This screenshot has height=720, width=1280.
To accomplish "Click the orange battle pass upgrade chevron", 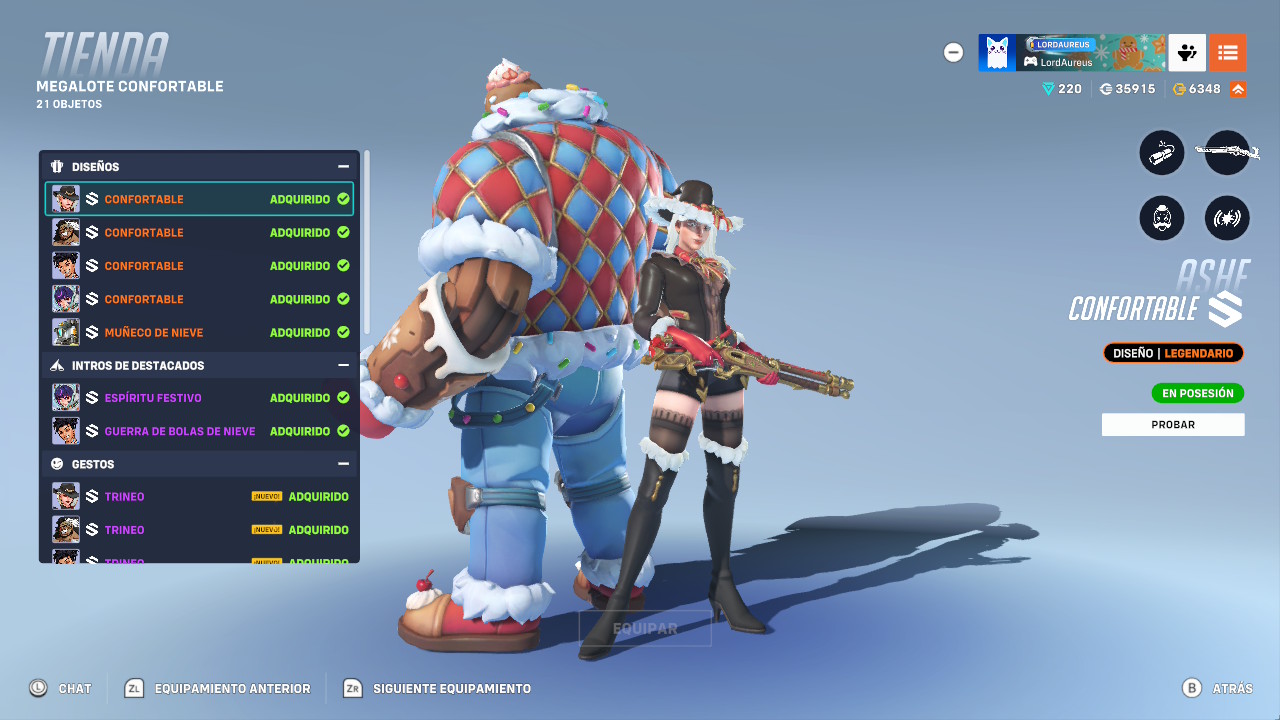I will [1240, 88].
